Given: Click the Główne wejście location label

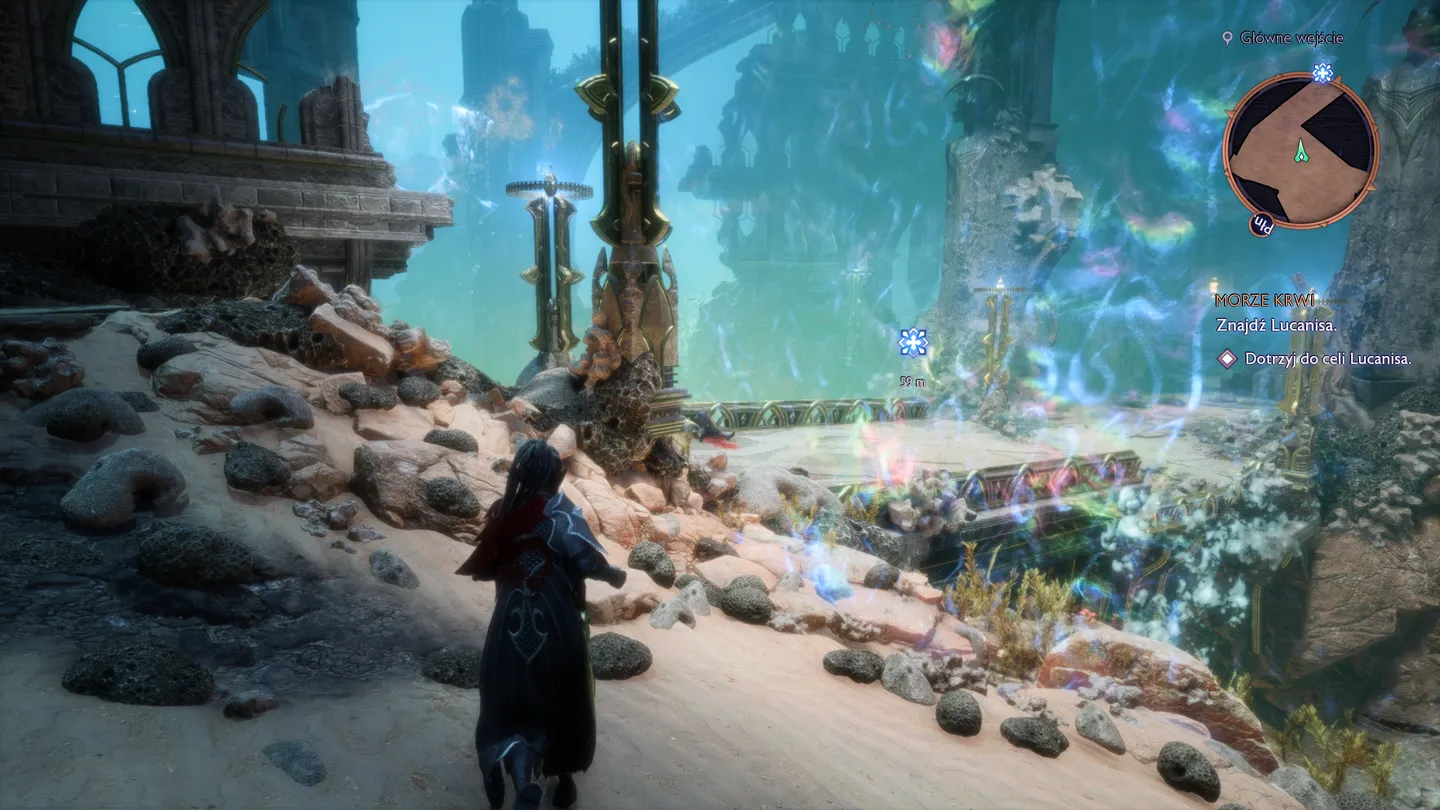Looking at the screenshot, I should click(1291, 38).
